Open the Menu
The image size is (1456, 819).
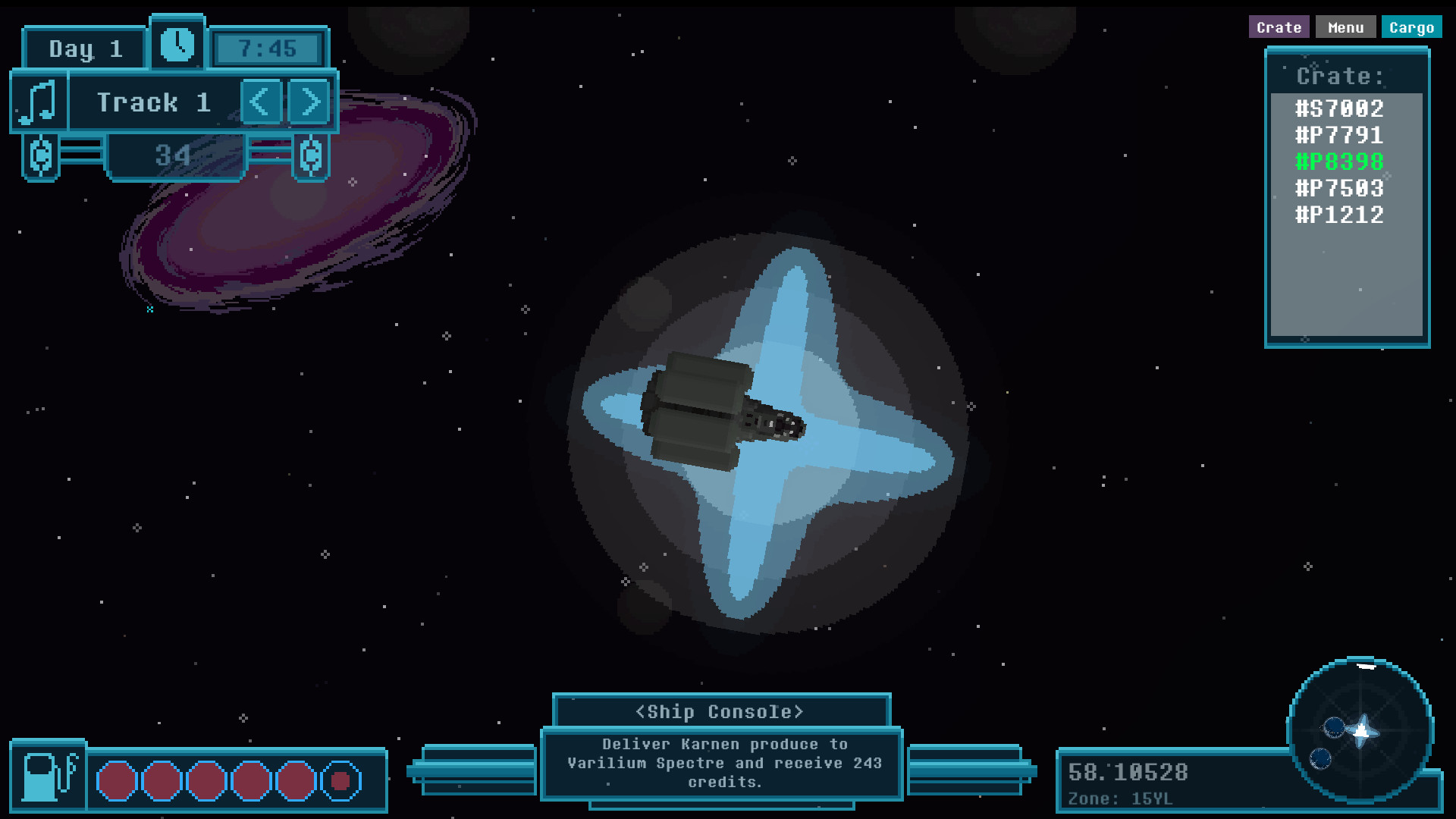pyautogui.click(x=1346, y=27)
